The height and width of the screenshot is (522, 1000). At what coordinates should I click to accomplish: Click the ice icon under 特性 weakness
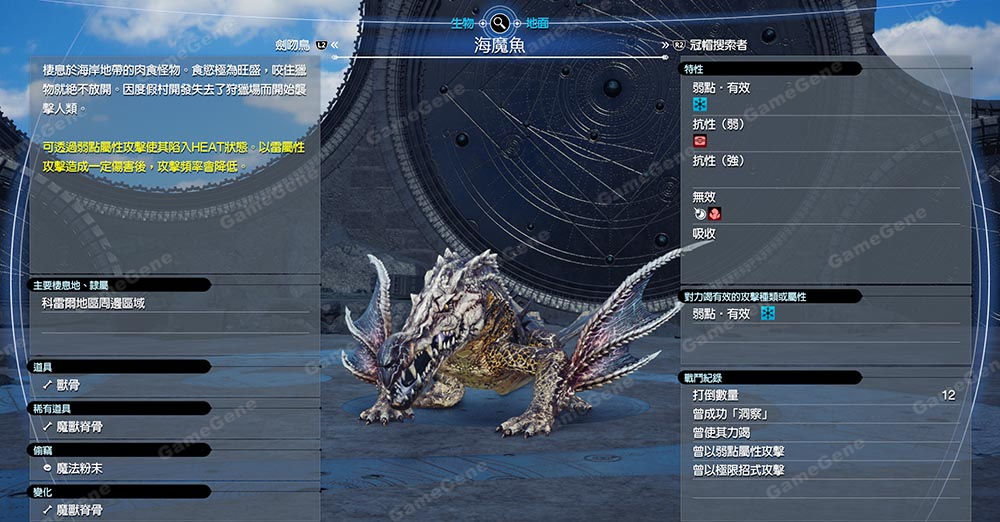point(700,104)
